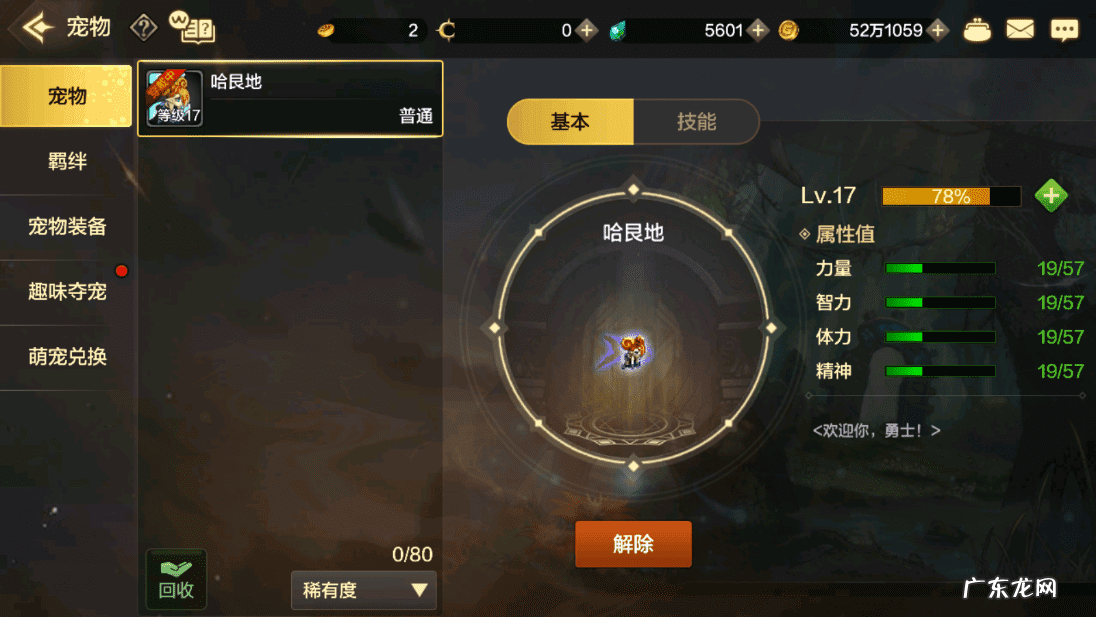The width and height of the screenshot is (1096, 617).
Task: Open the 趣味夺宠 section
Action: coord(67,292)
